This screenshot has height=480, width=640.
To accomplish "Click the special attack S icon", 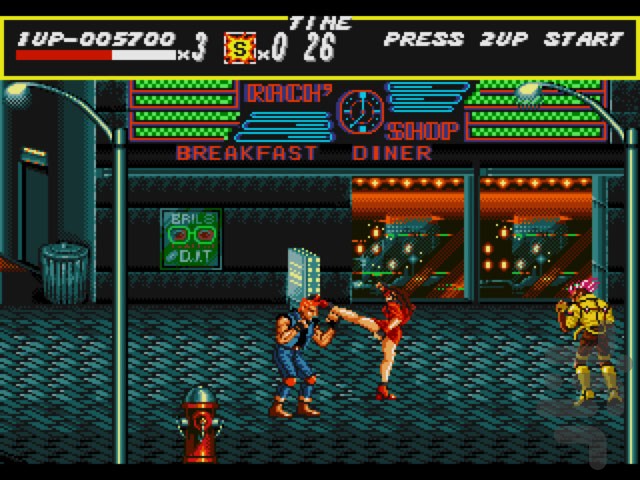I will click(240, 46).
